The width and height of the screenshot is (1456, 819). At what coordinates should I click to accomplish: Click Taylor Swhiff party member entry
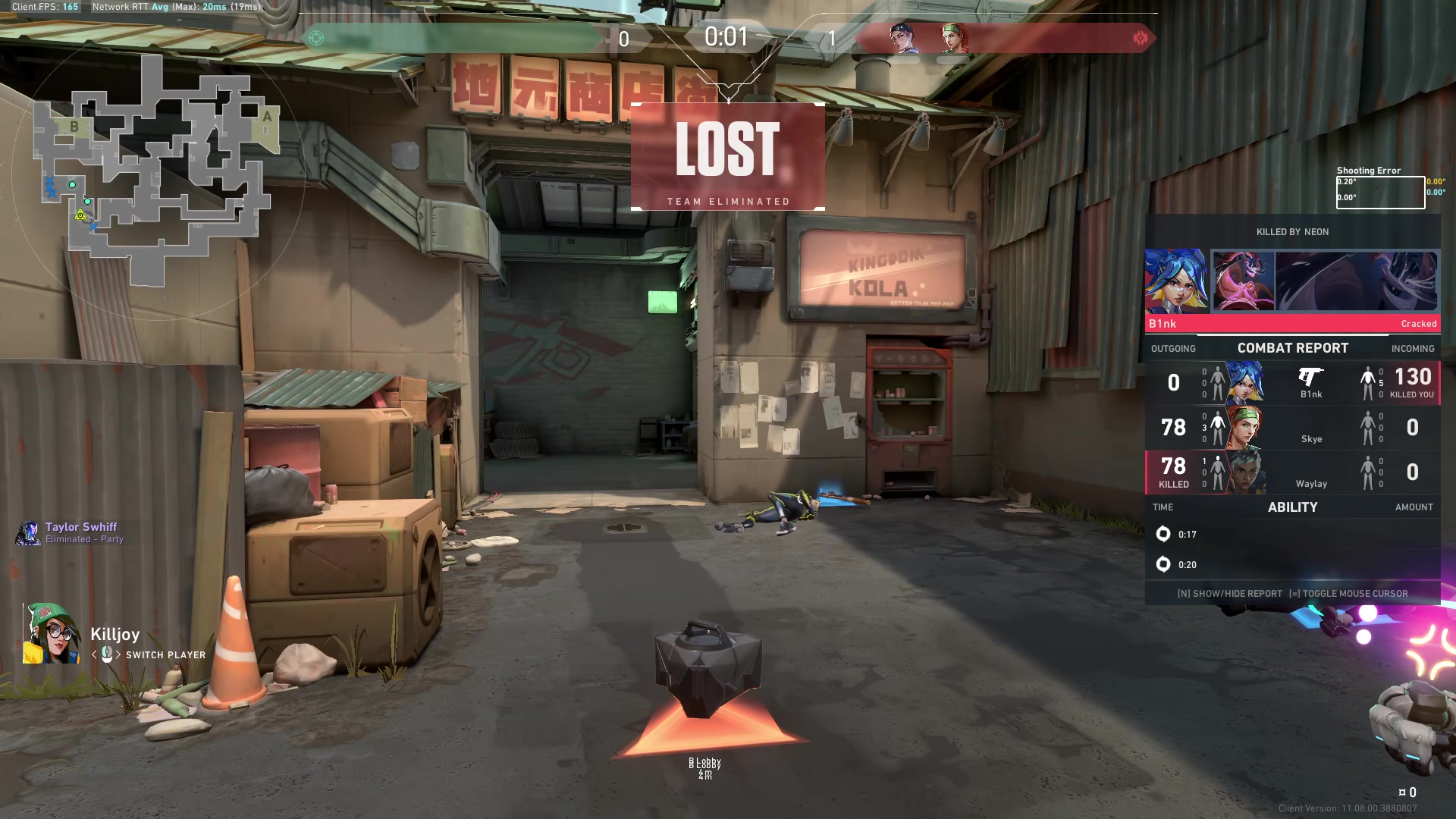tap(72, 532)
